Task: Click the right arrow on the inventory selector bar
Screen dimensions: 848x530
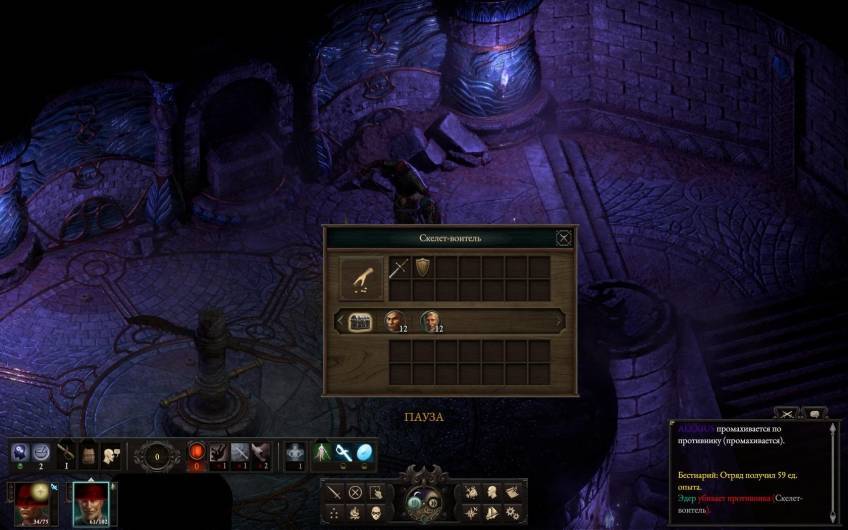Action: click(x=559, y=321)
